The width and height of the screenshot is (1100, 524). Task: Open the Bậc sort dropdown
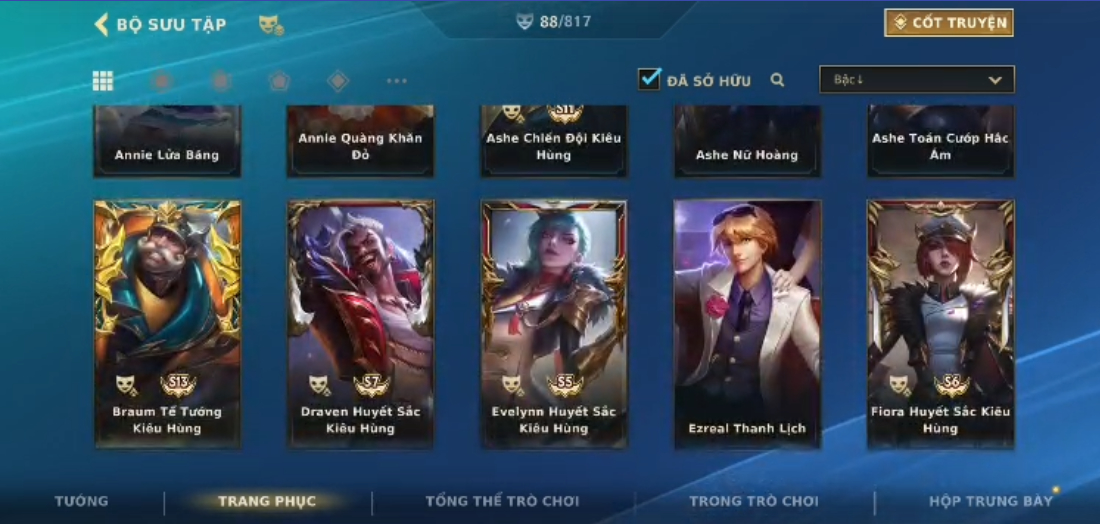pyautogui.click(x=916, y=80)
